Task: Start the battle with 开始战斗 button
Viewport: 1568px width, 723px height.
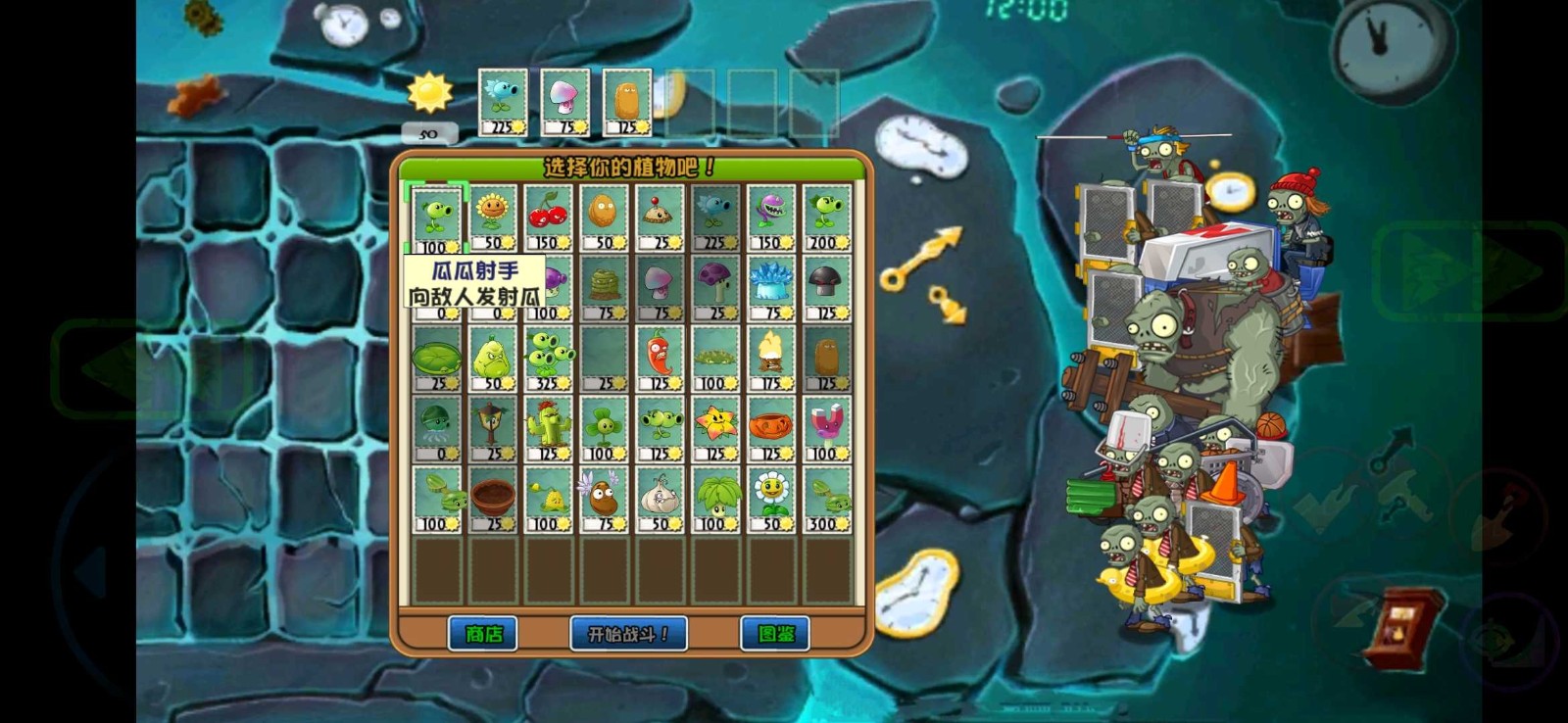Action: (628, 634)
